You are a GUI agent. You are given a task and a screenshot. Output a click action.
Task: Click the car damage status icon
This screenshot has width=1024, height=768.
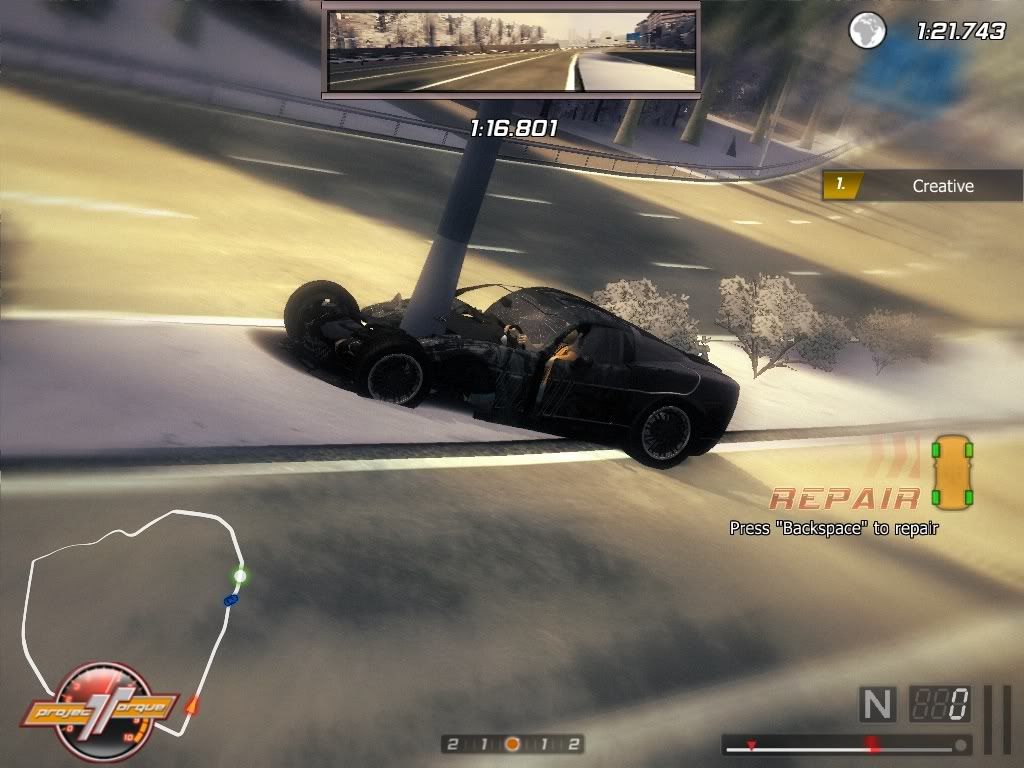951,471
